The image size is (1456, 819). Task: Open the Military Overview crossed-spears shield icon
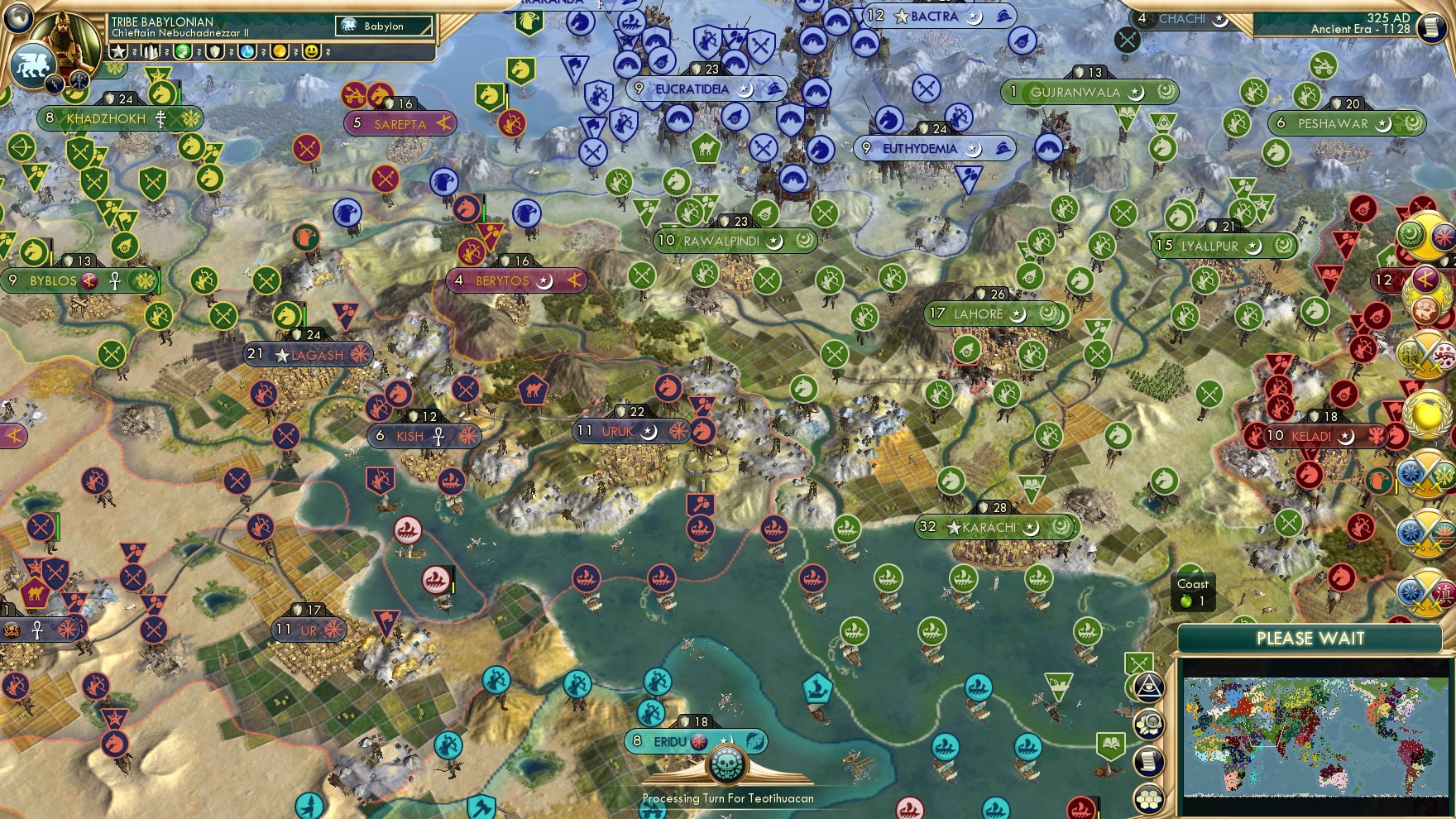[x=1138, y=663]
